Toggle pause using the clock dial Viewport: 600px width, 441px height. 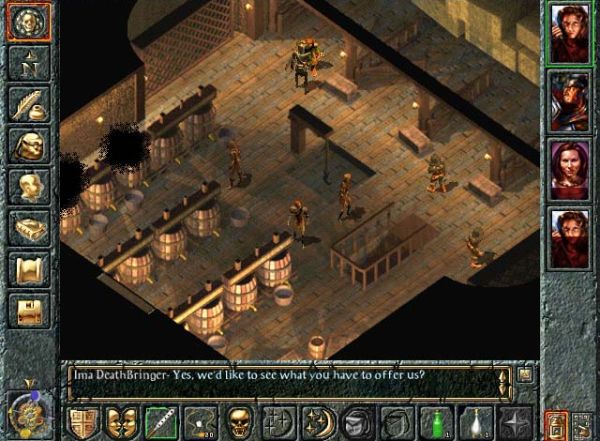pyautogui.click(x=27, y=412)
